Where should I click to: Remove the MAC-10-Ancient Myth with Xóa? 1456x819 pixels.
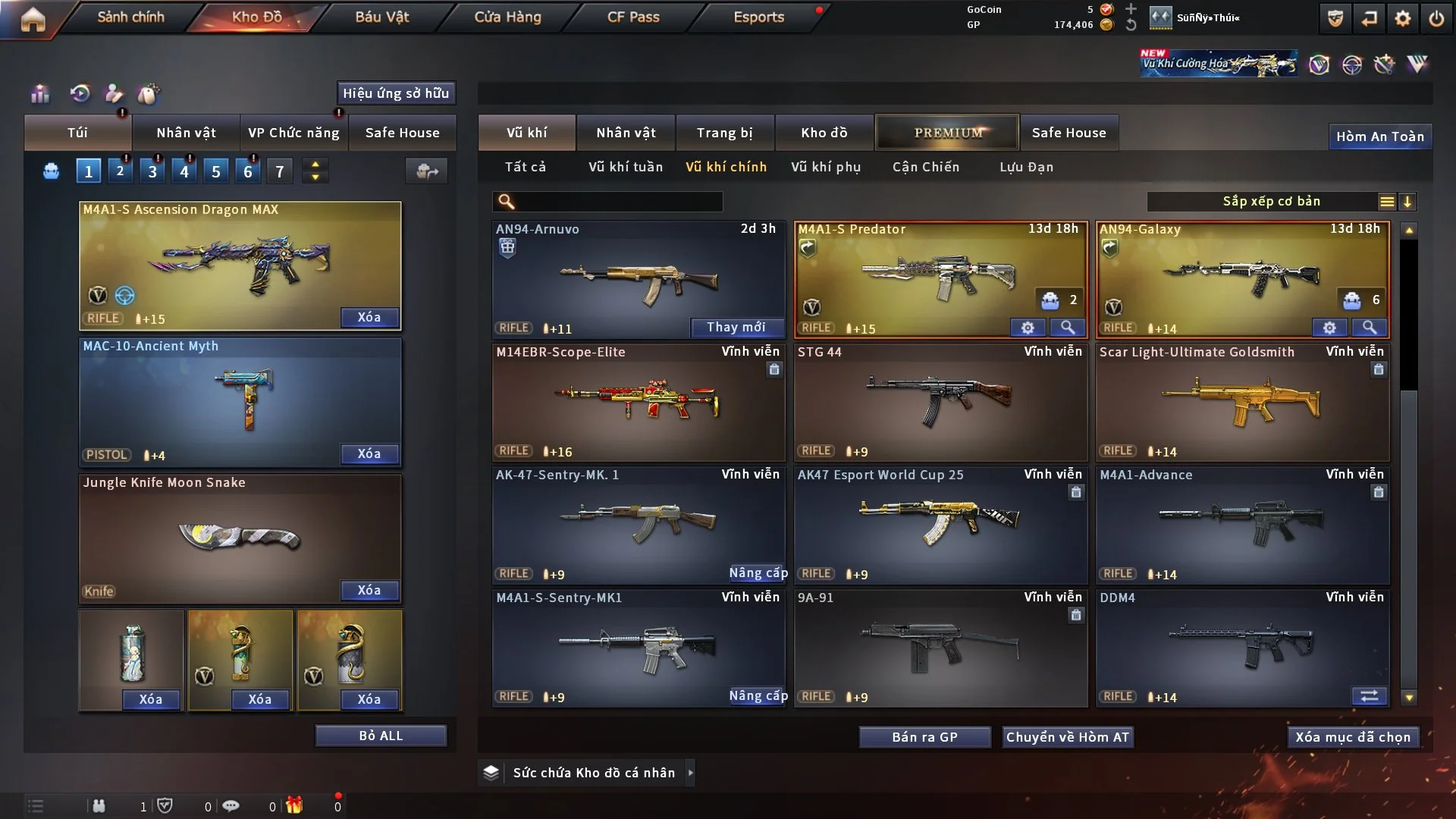pos(369,453)
